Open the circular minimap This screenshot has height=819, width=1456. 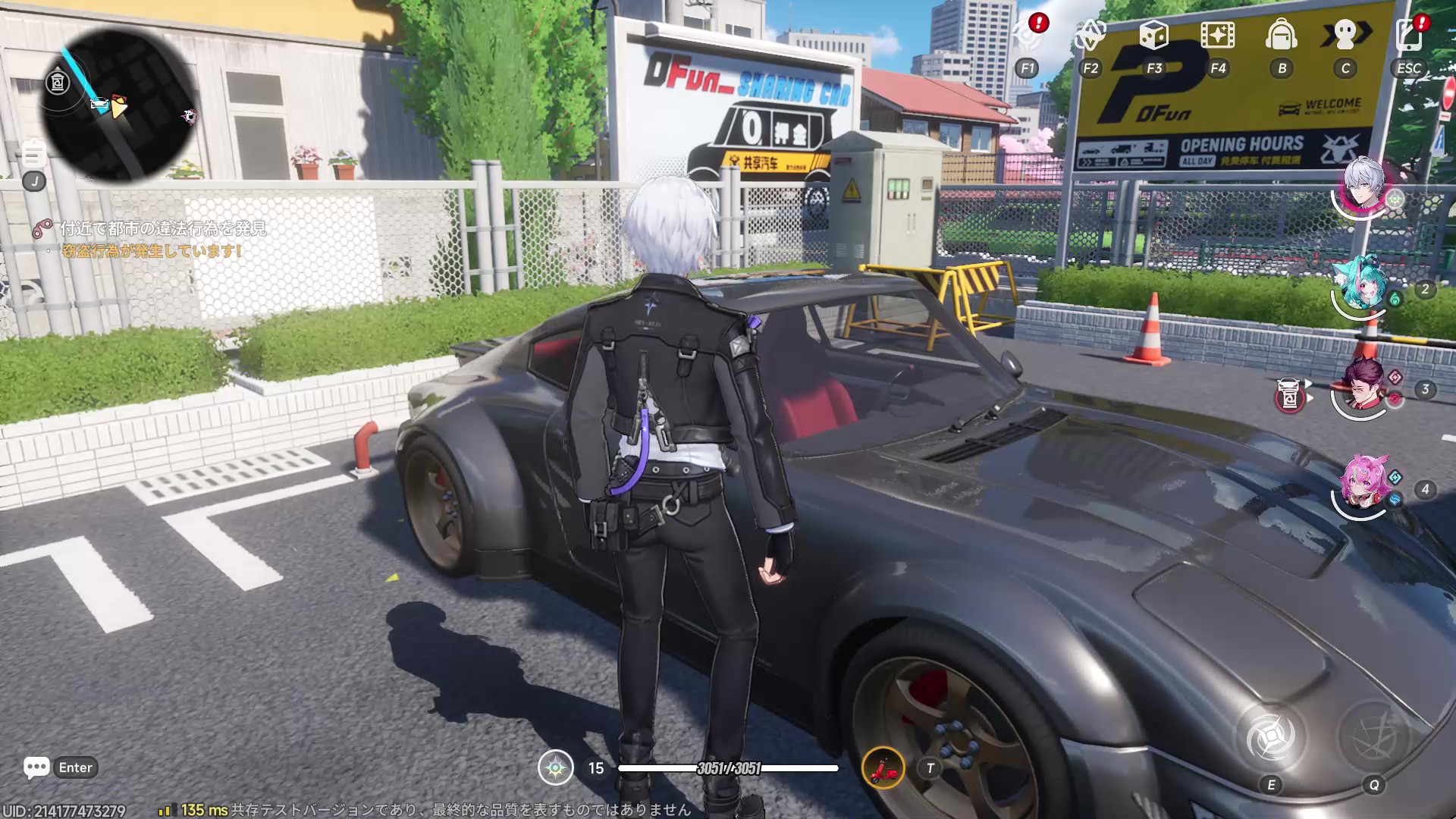click(x=118, y=105)
